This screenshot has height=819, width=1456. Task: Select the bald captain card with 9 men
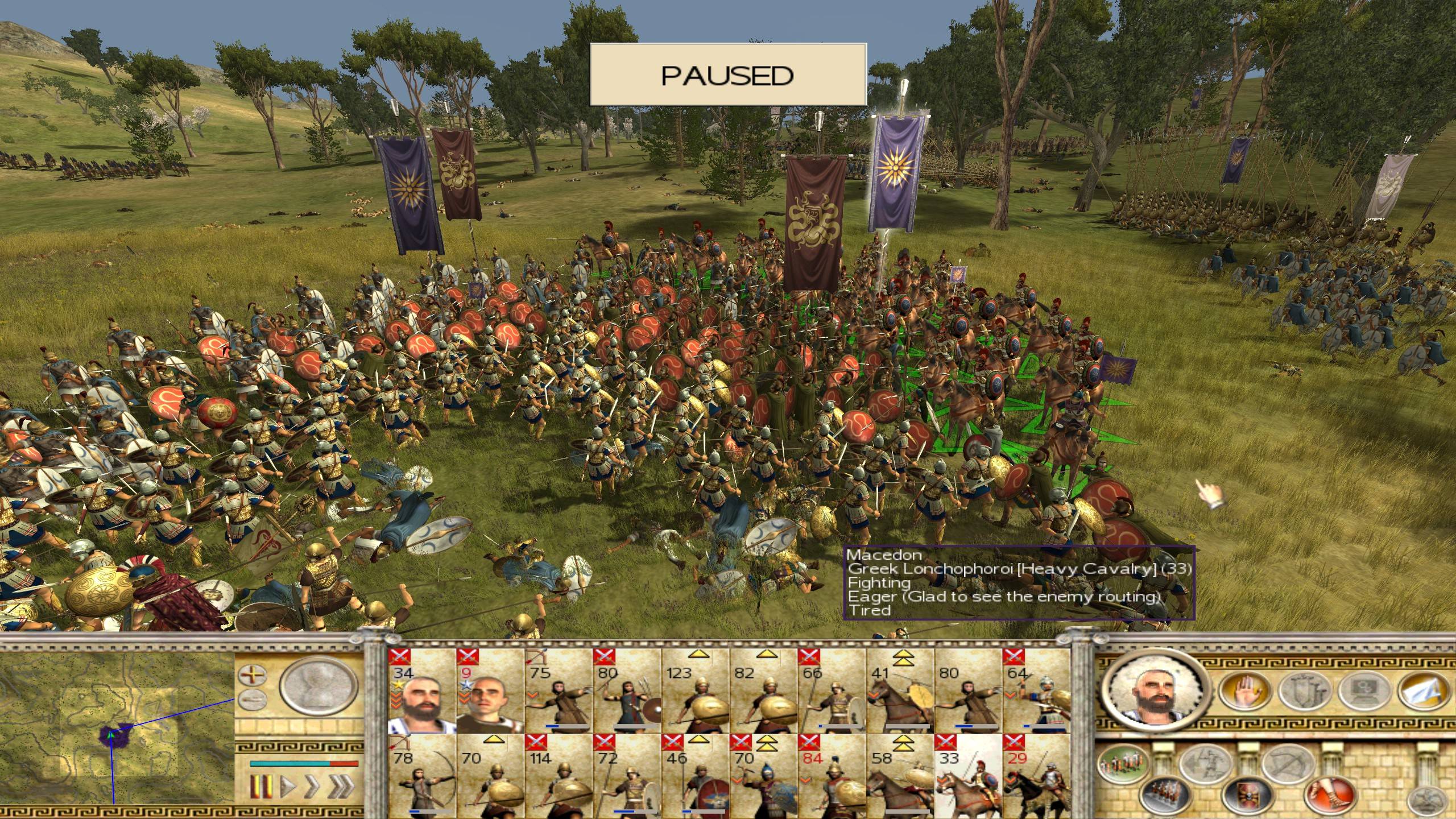[x=490, y=692]
